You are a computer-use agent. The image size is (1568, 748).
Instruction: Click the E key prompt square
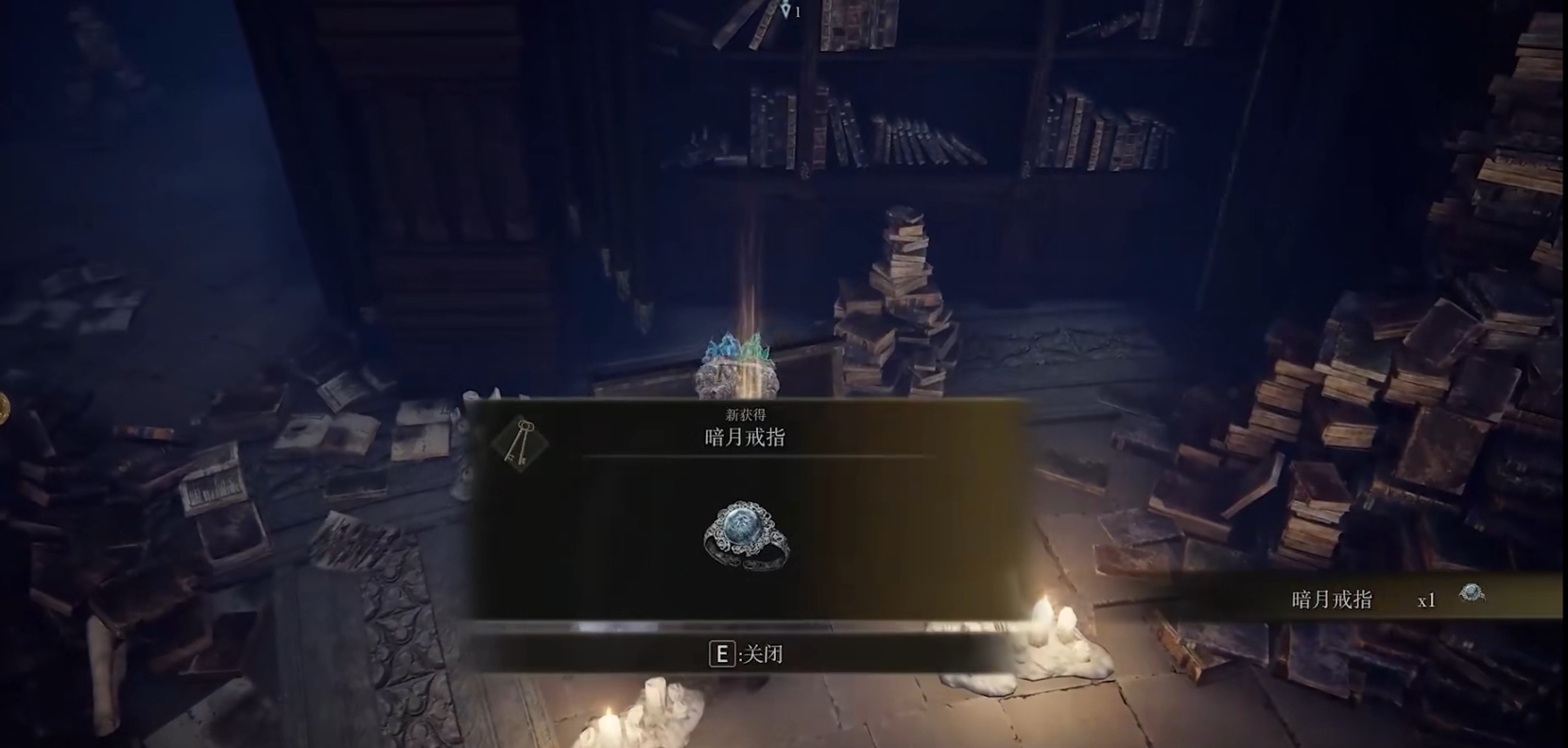coord(723,652)
